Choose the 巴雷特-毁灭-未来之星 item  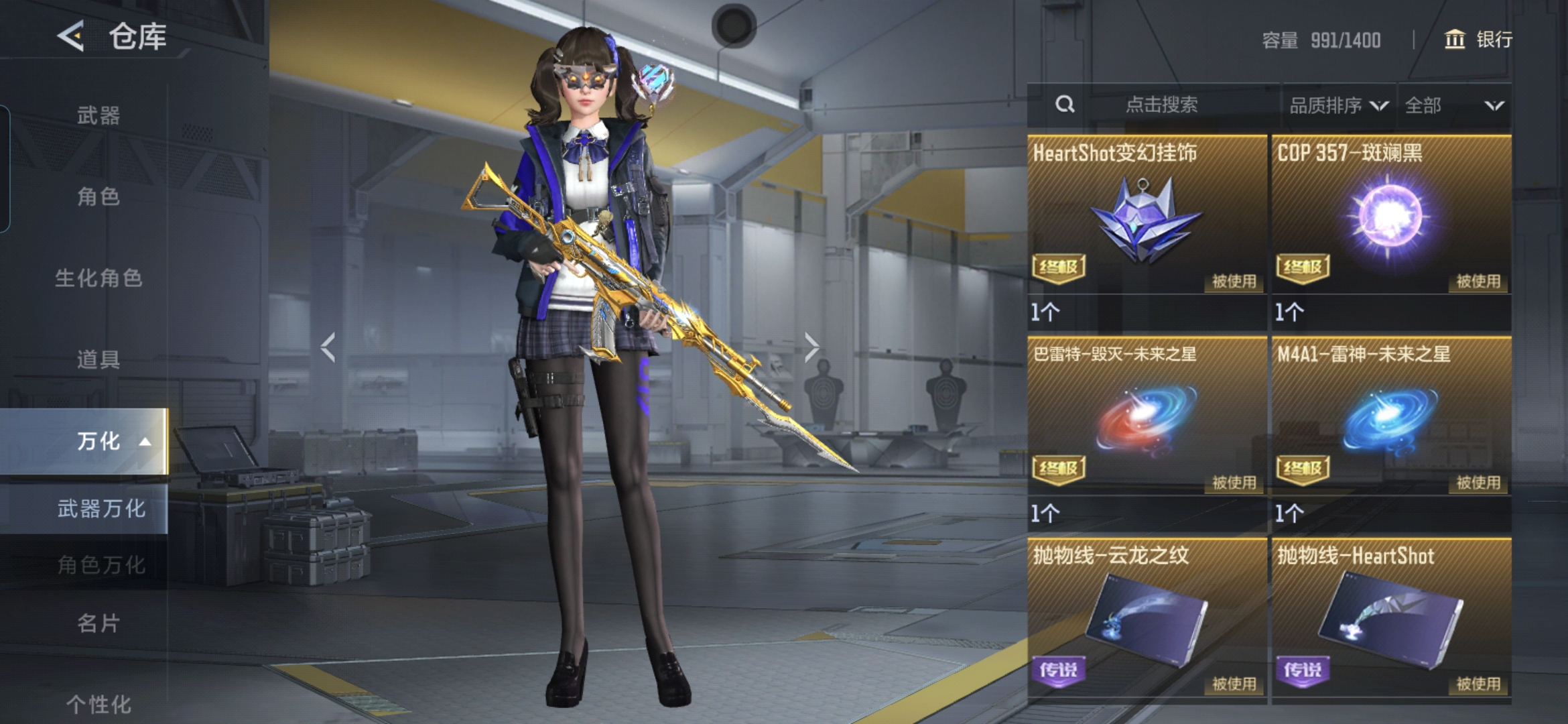1147,416
